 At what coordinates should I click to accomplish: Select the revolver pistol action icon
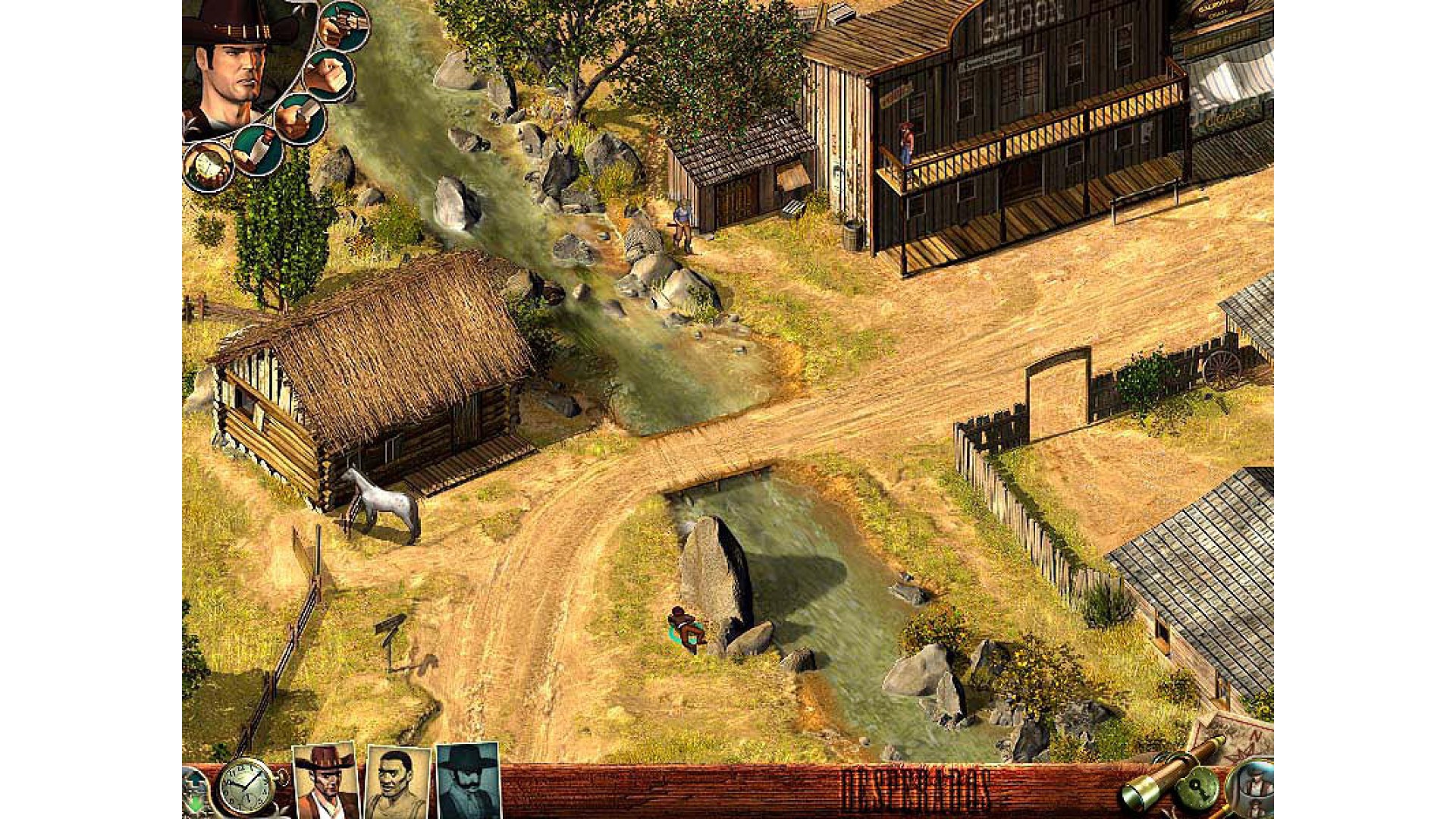click(x=344, y=25)
